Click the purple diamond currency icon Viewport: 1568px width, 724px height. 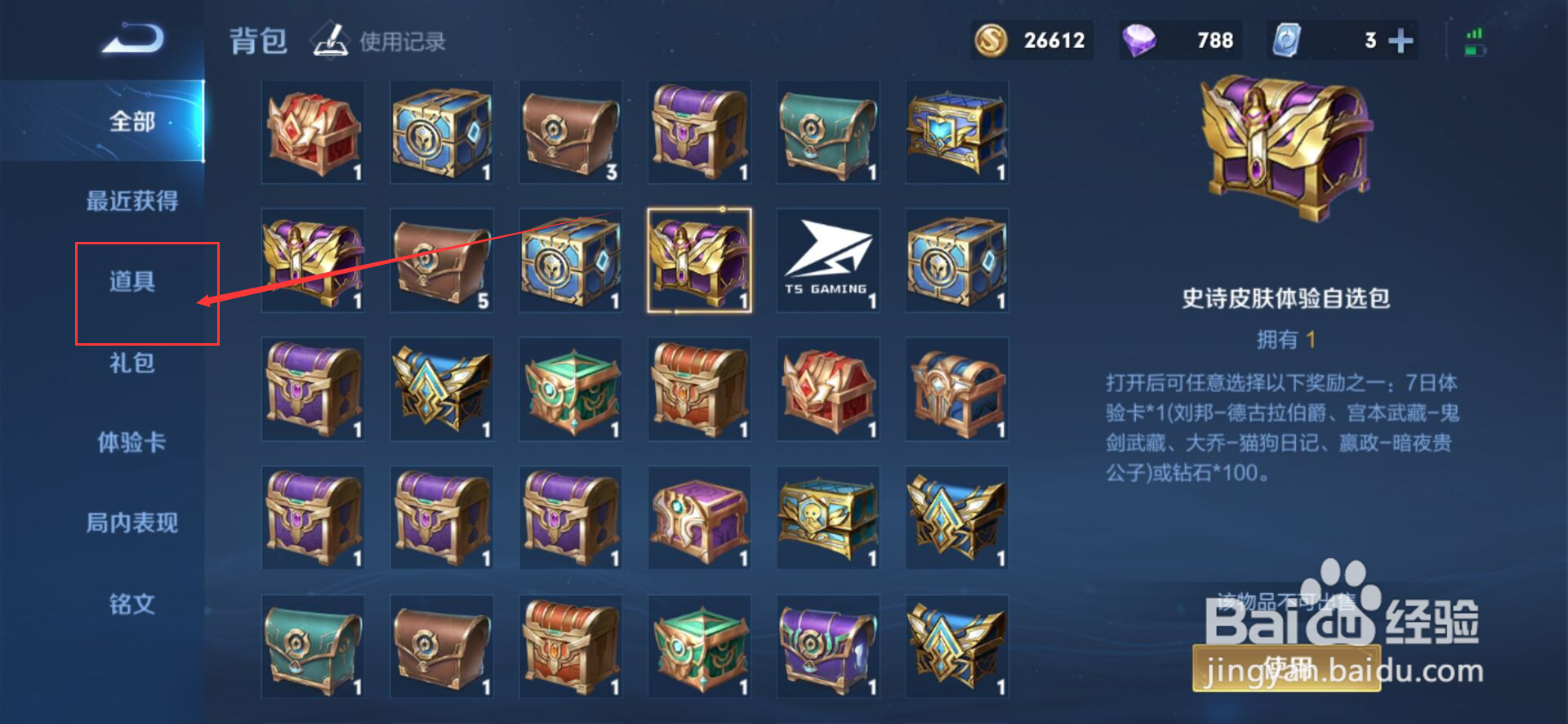1140,39
